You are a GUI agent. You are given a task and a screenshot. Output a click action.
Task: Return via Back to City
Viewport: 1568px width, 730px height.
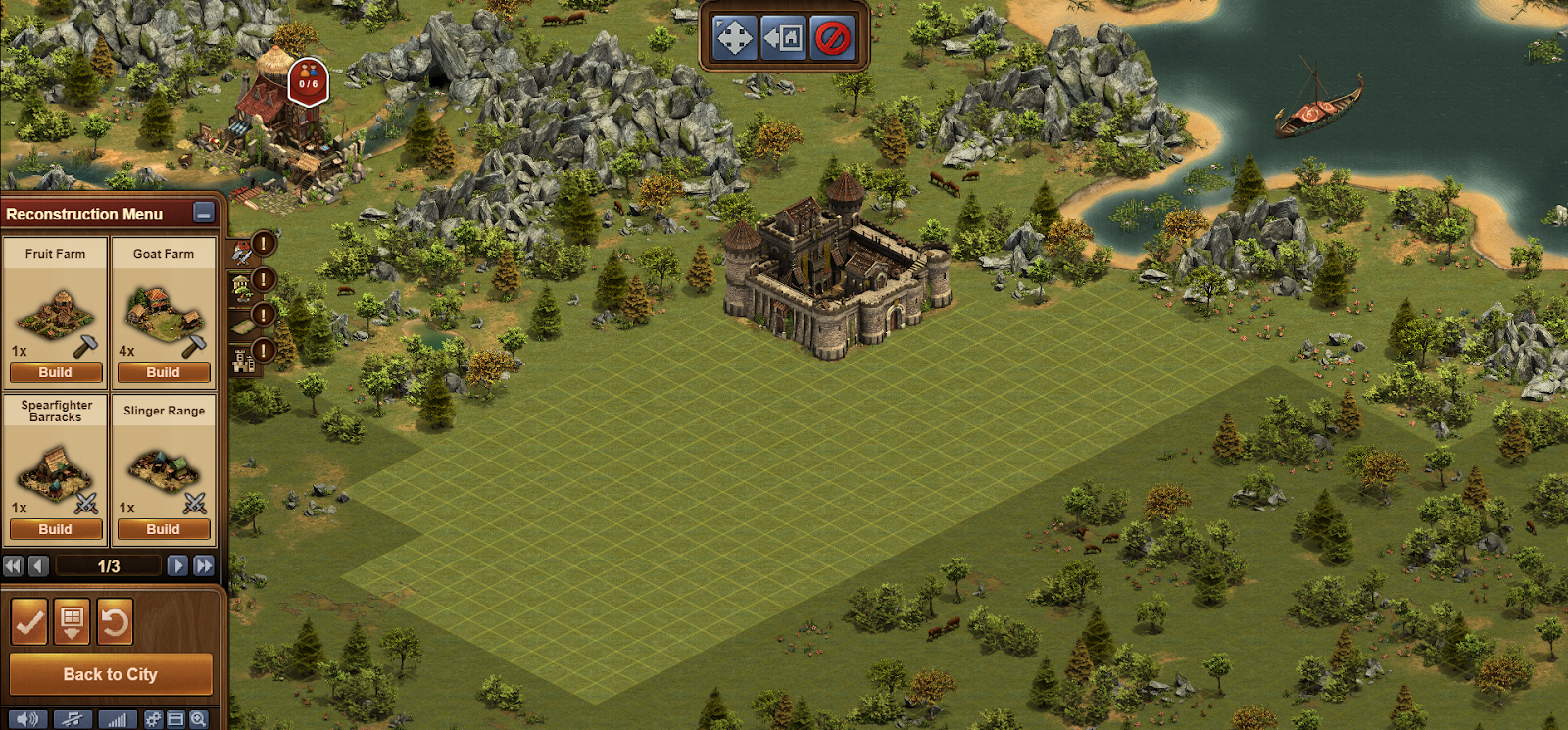click(111, 674)
